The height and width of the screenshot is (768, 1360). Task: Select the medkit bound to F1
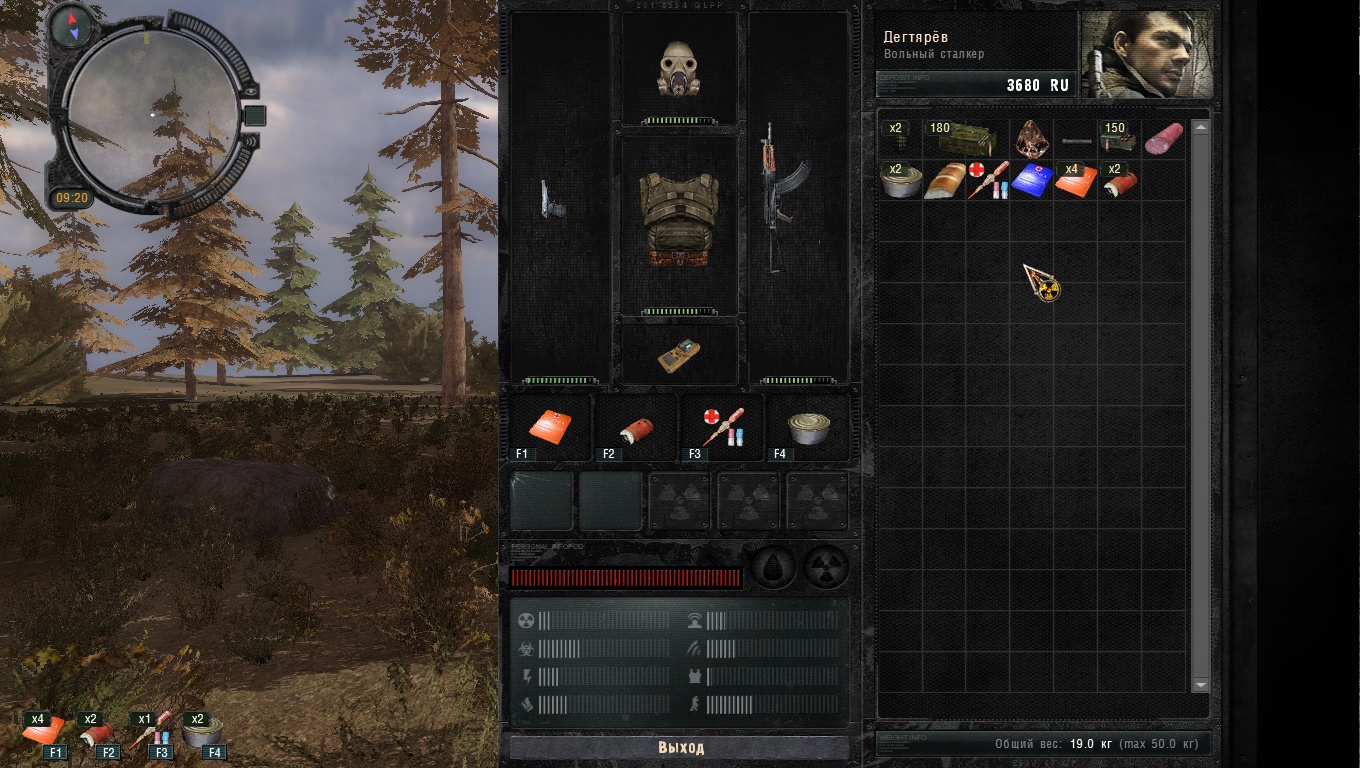click(551, 425)
